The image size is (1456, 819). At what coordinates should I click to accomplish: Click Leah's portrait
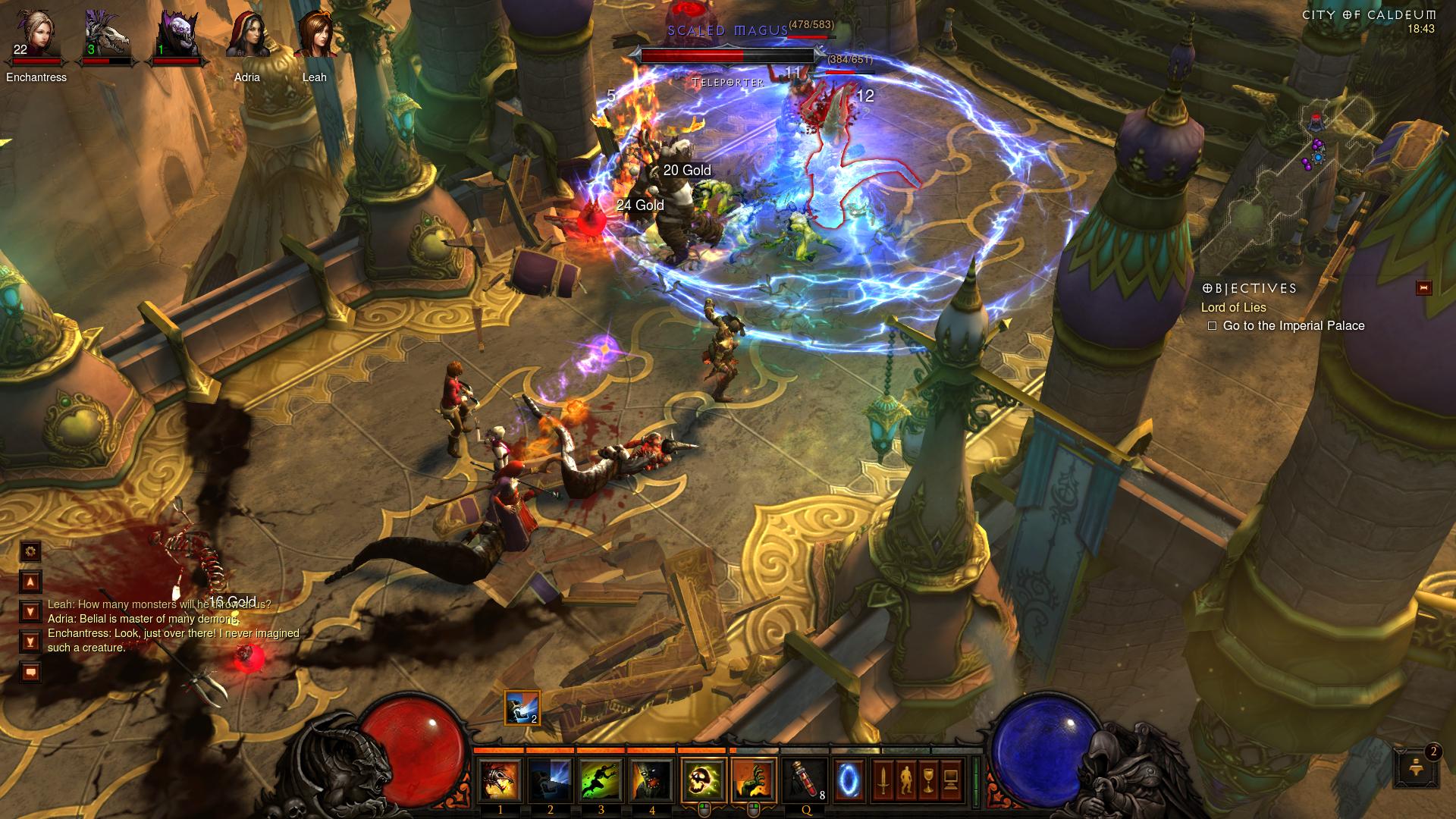[314, 36]
